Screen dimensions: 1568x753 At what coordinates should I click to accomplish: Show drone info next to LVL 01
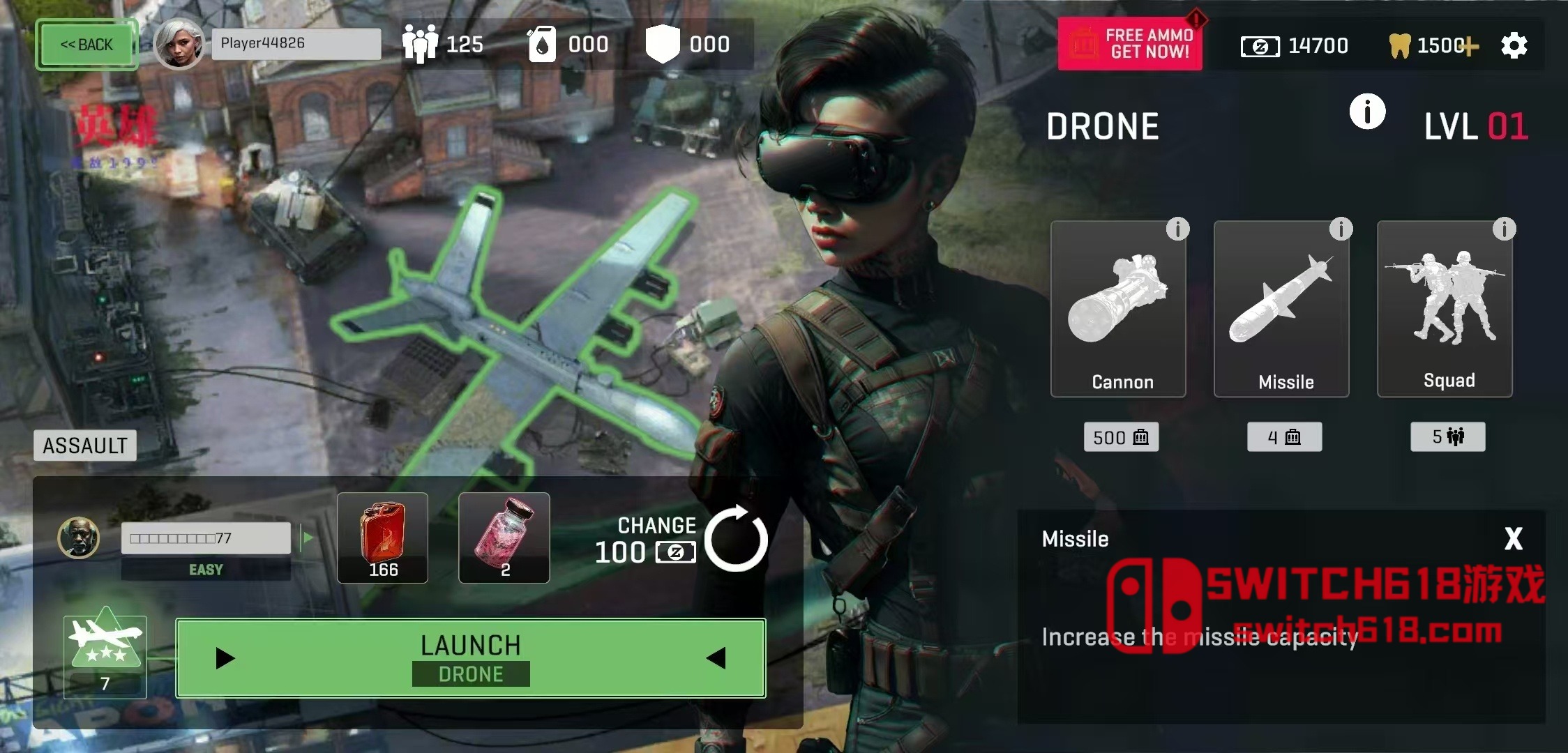(x=1367, y=112)
